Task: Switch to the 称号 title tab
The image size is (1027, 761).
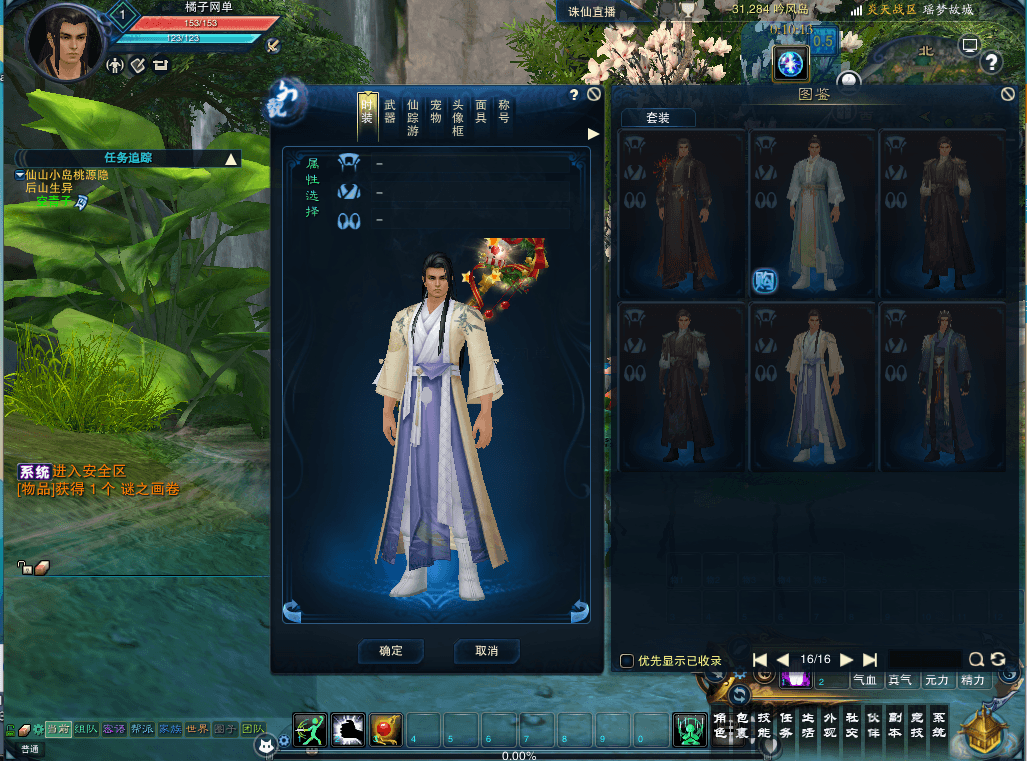Action: [504, 111]
